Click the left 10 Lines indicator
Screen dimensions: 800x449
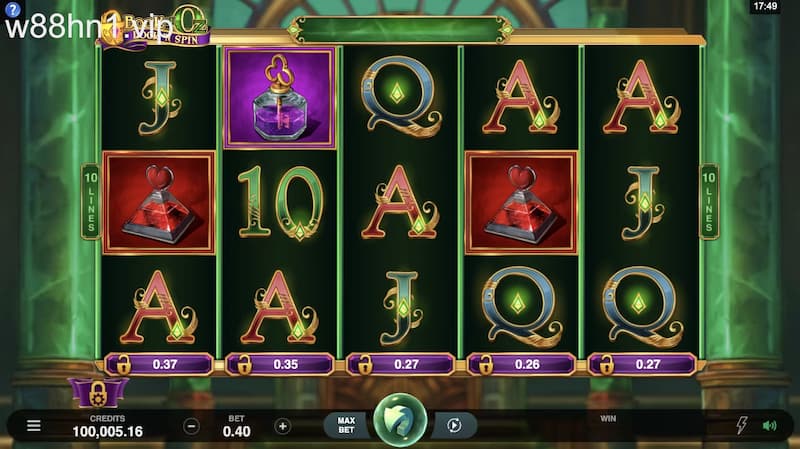(x=90, y=201)
